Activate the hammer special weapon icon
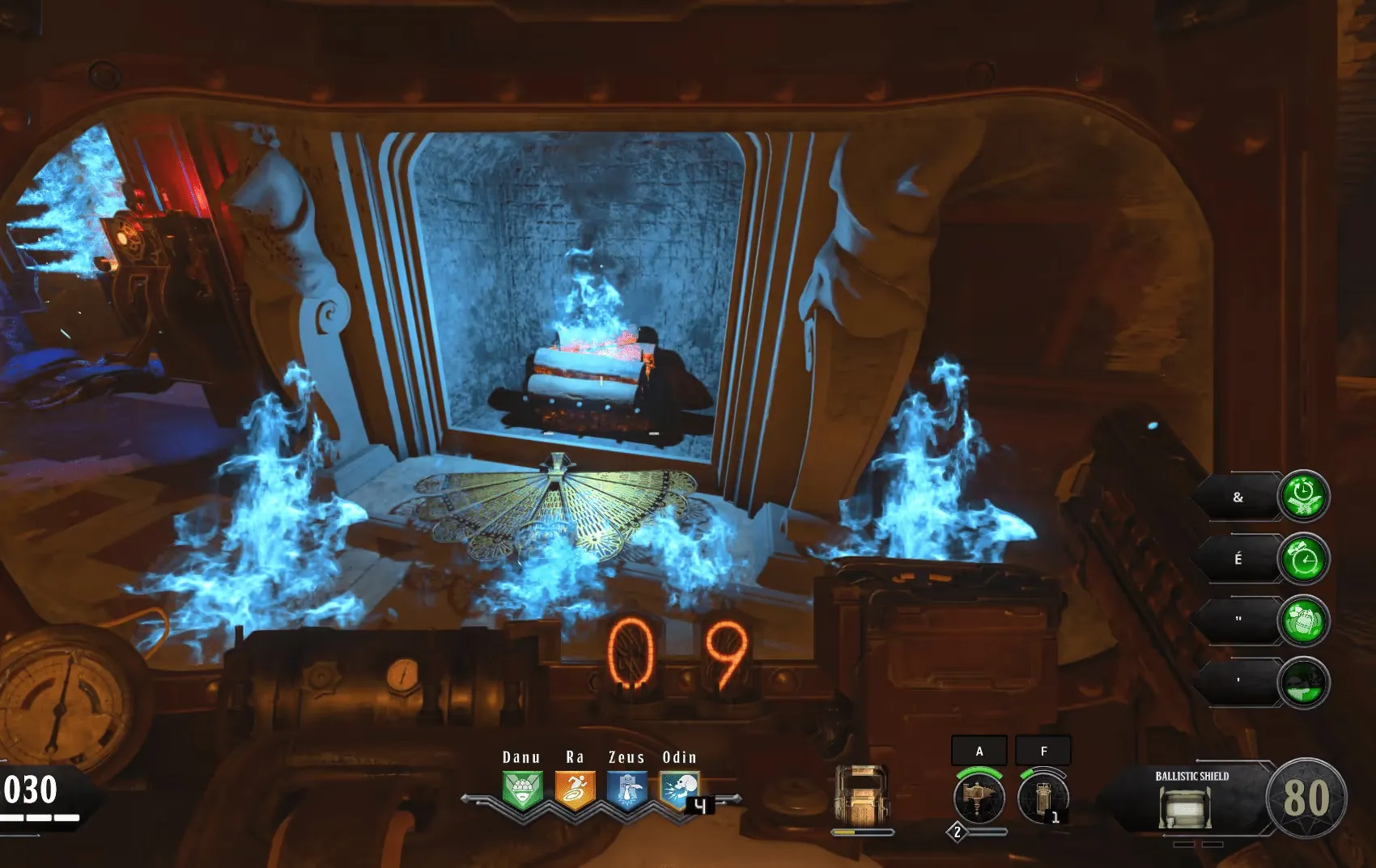1376x868 pixels. [x=979, y=796]
